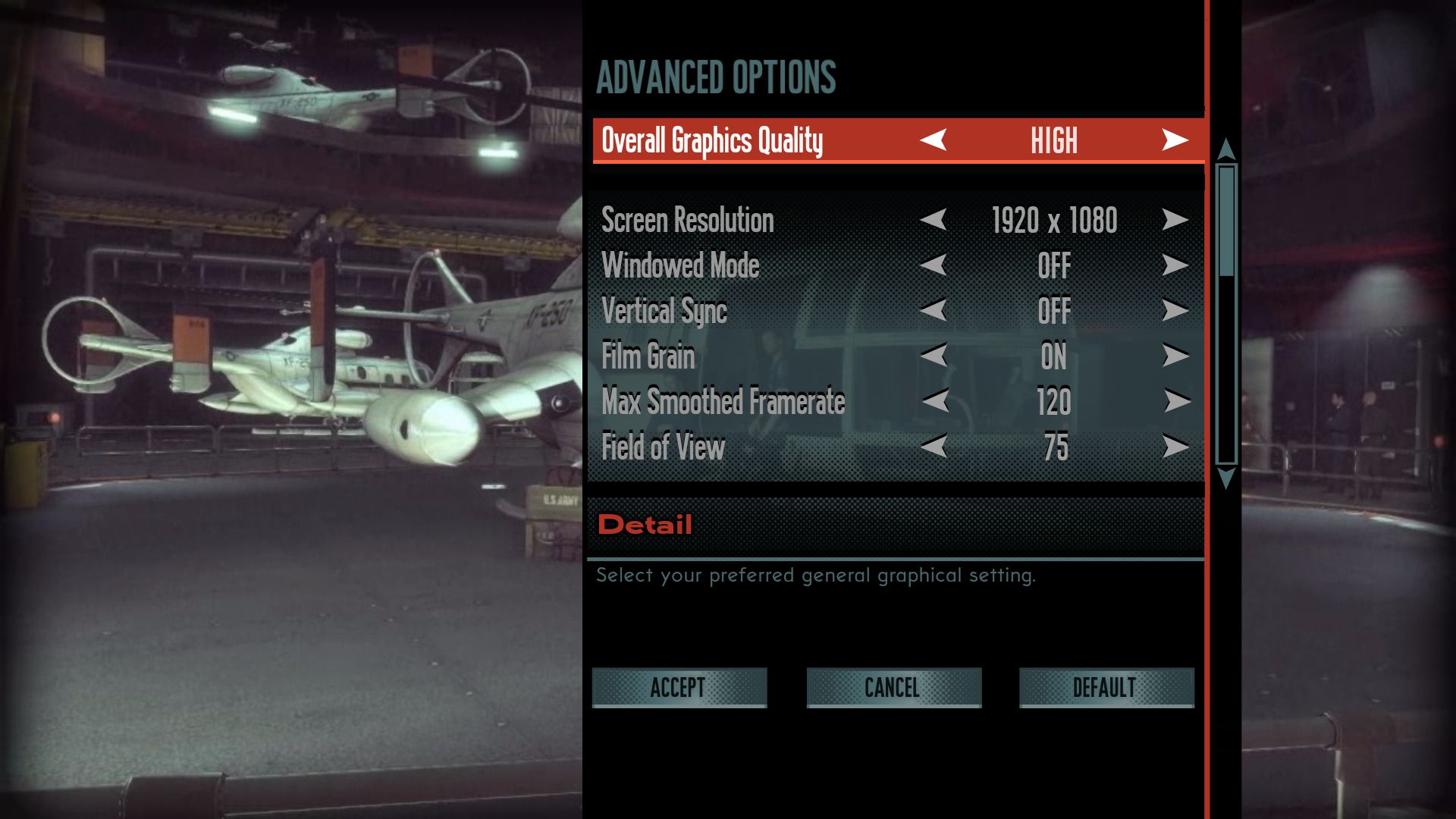Switch Film Grain with its left arrow

point(934,356)
